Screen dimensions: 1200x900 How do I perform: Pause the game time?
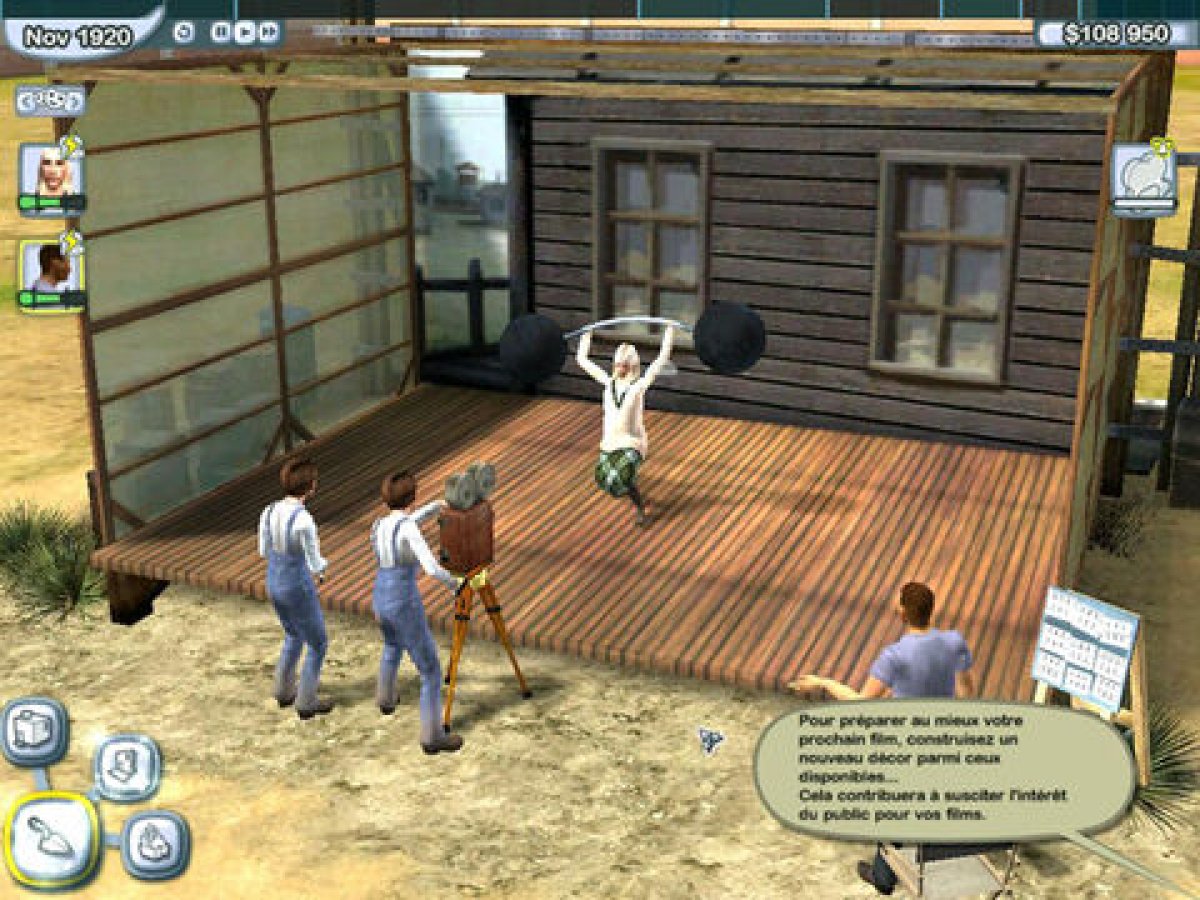[221, 32]
